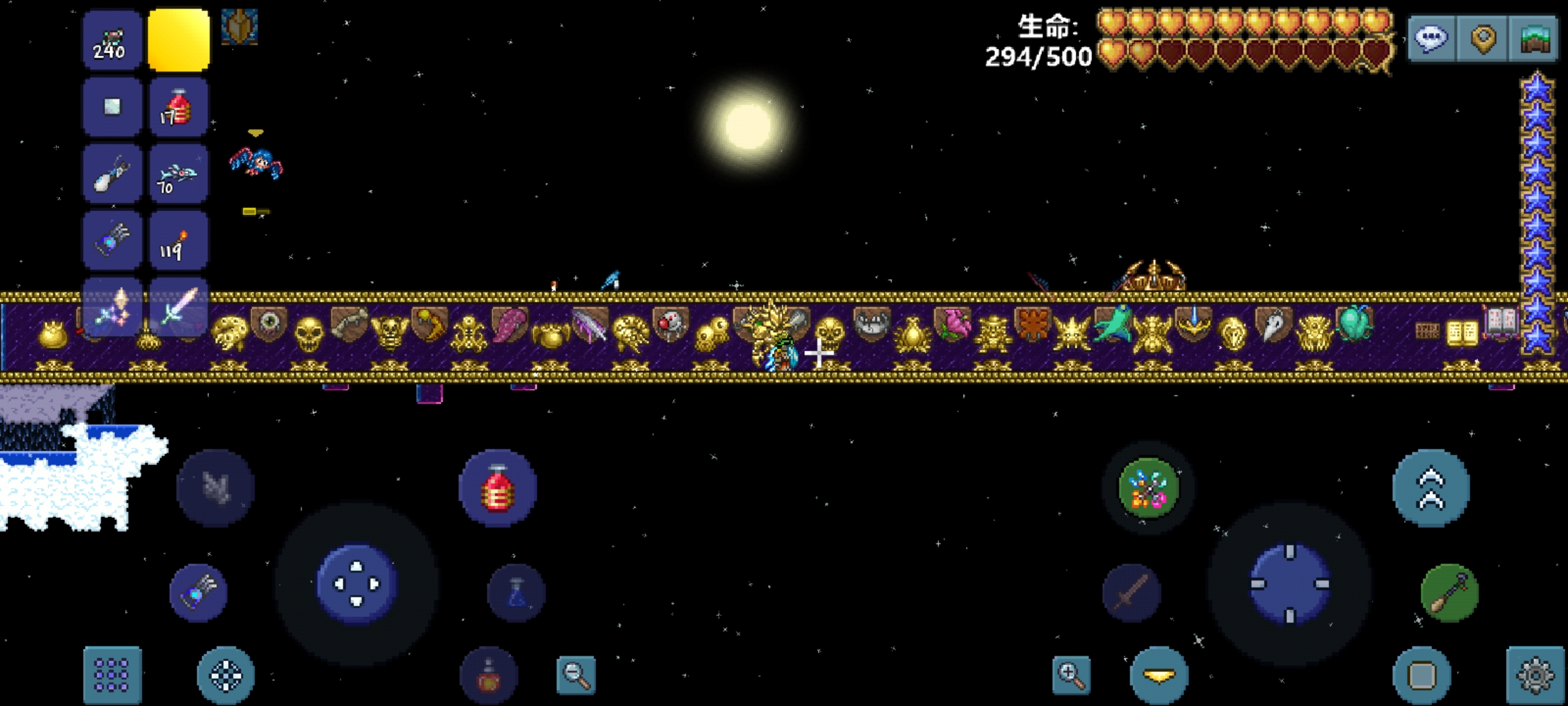Screen dimensions: 1568x706
Task: Use the quick heal potion button
Action: coord(498,488)
